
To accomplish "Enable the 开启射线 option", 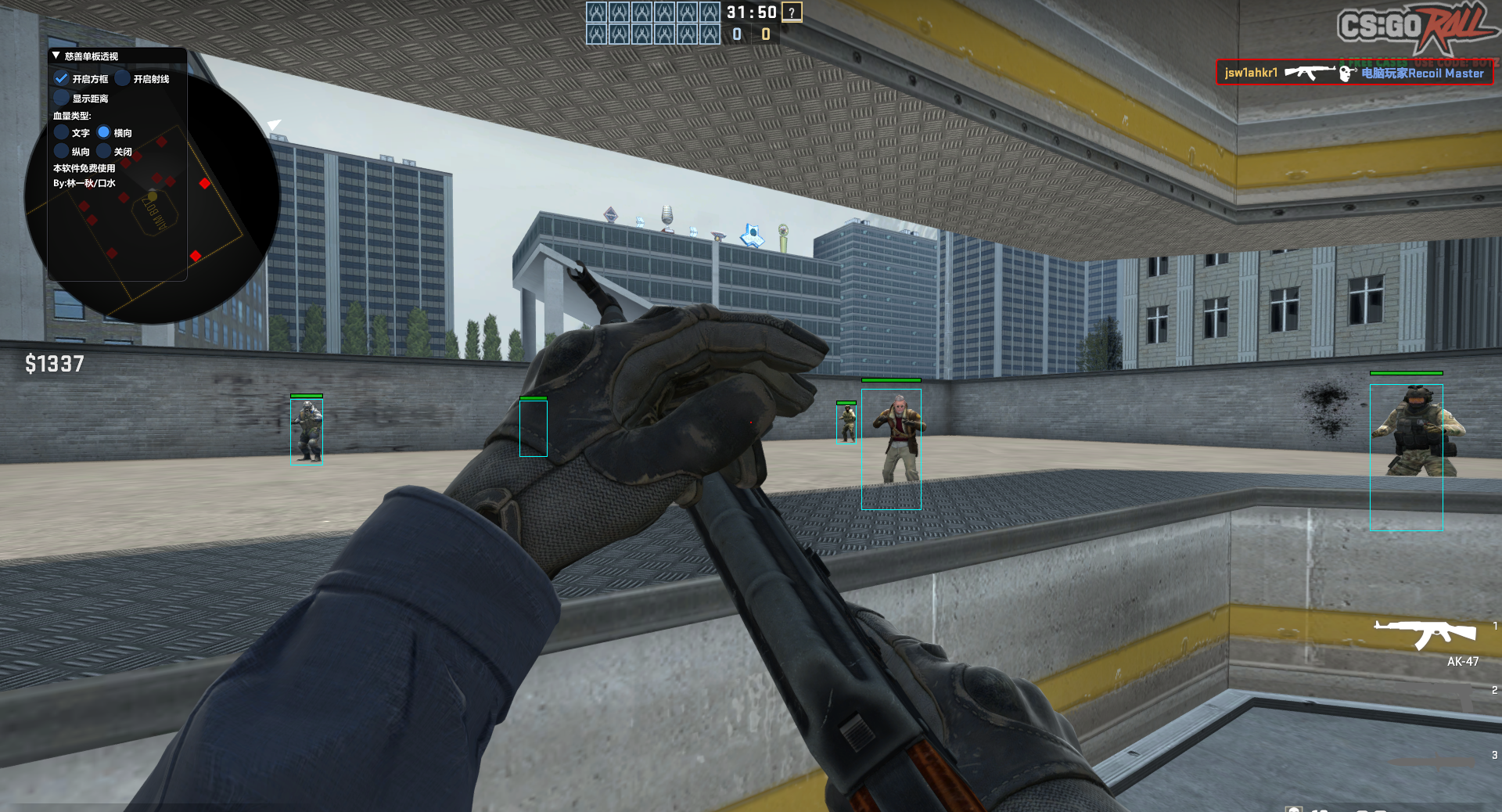I will [x=123, y=77].
